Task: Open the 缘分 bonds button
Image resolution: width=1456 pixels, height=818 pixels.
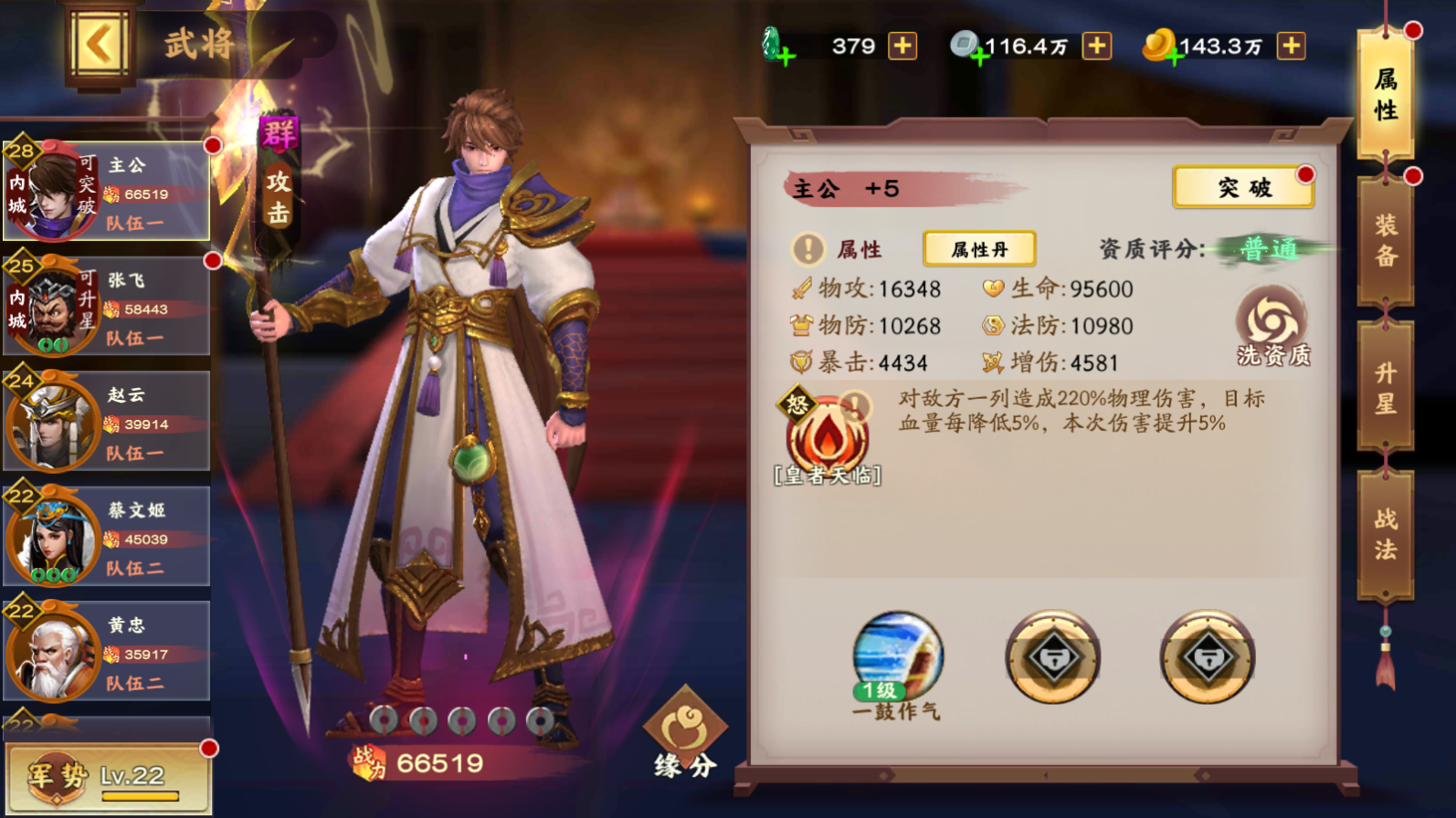Action: (x=685, y=735)
